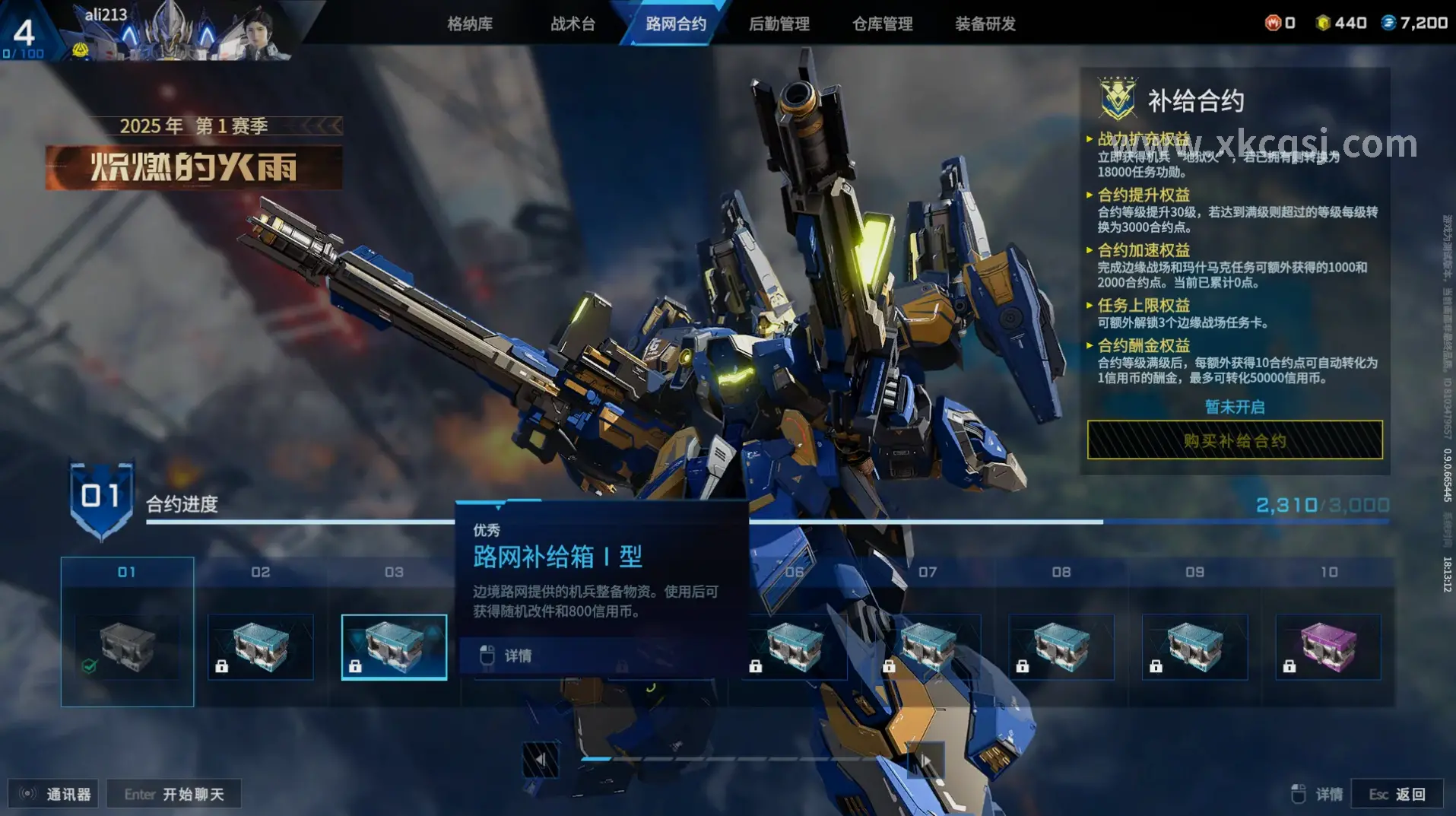
Task: Buy the supply contract with 购买补给合约
Action: 1234,440
